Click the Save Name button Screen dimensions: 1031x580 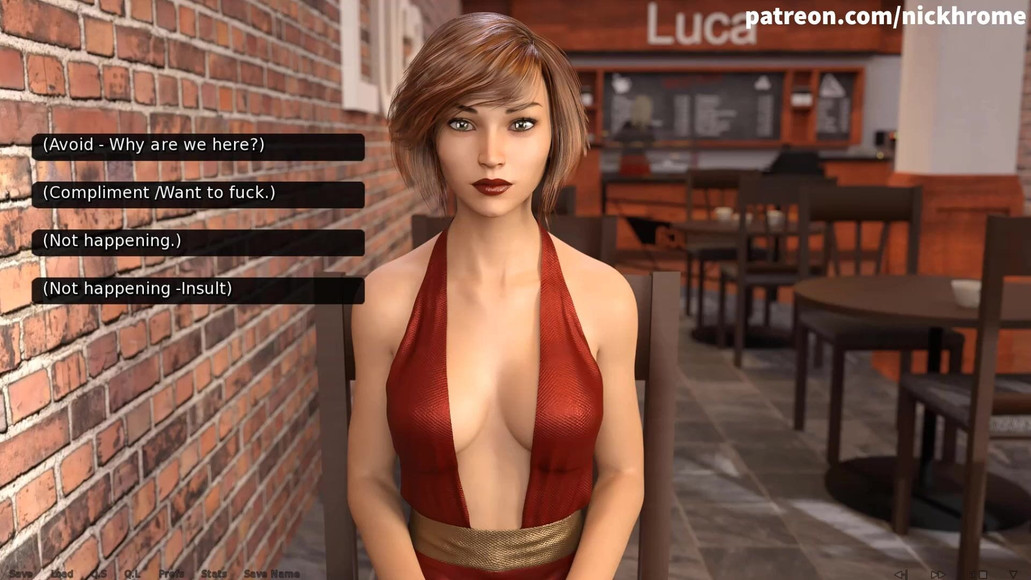(271, 574)
